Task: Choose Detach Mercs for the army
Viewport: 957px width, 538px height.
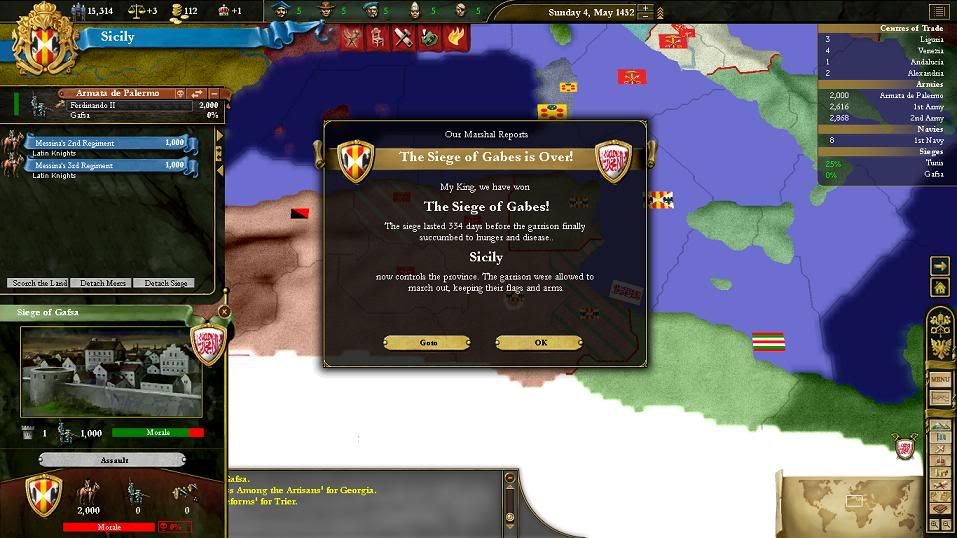Action: click(x=102, y=283)
